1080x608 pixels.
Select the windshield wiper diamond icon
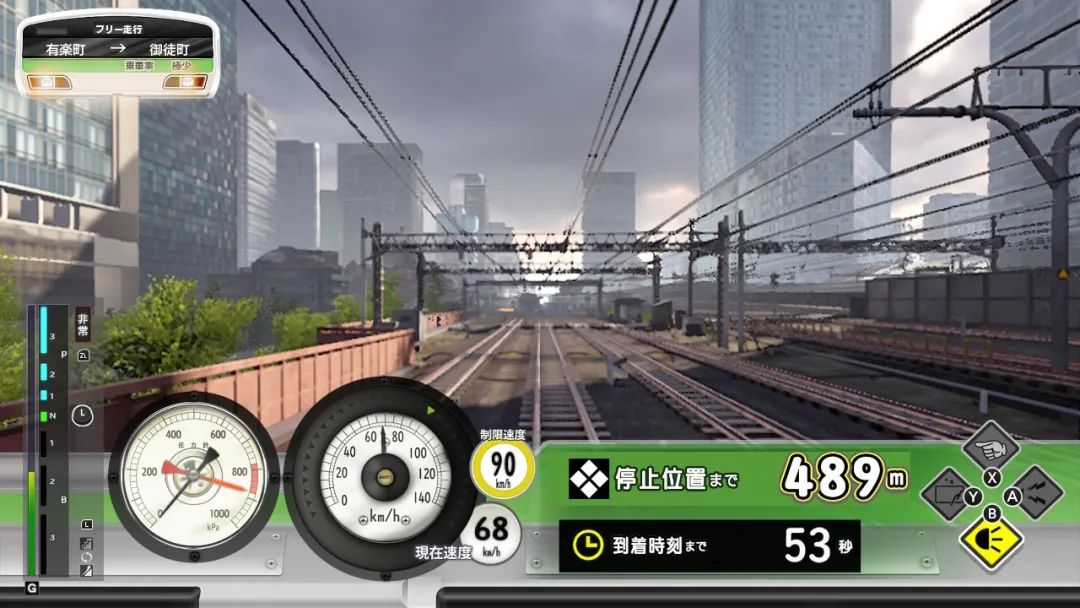click(x=946, y=494)
